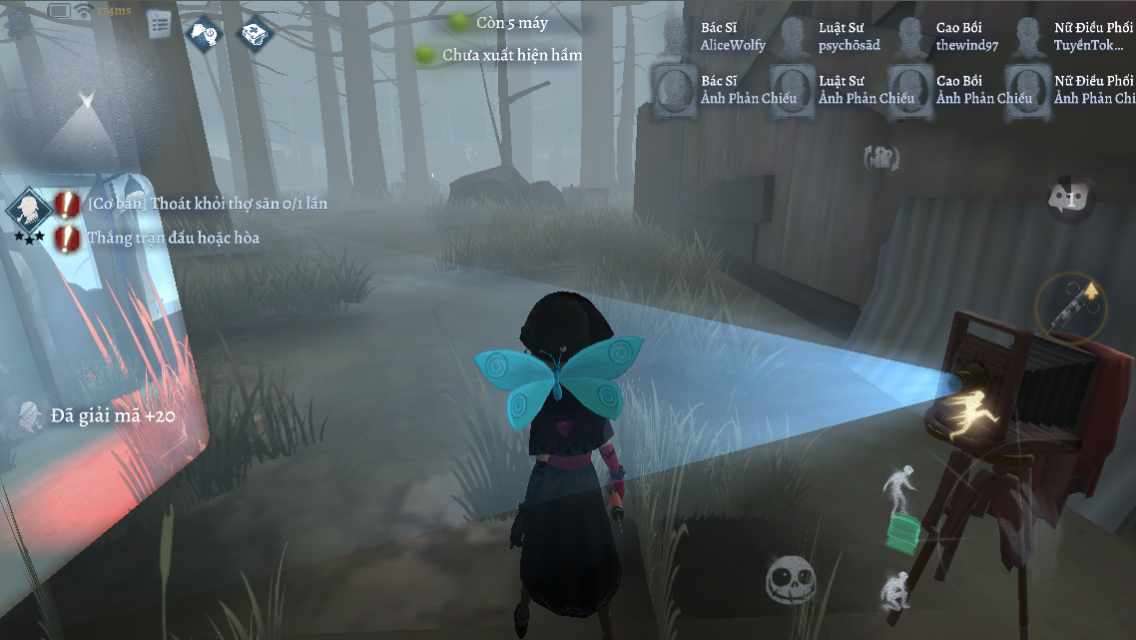Open the gear settings menu
Image resolution: width=1136 pixels, height=640 pixels.
pos(18,24)
